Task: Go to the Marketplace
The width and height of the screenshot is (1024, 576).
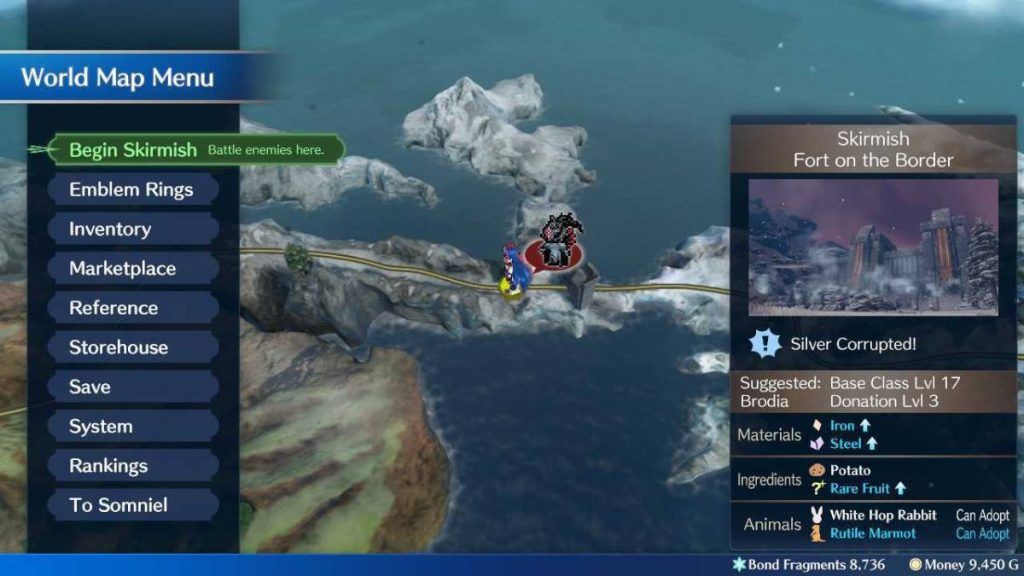Action: [x=122, y=269]
